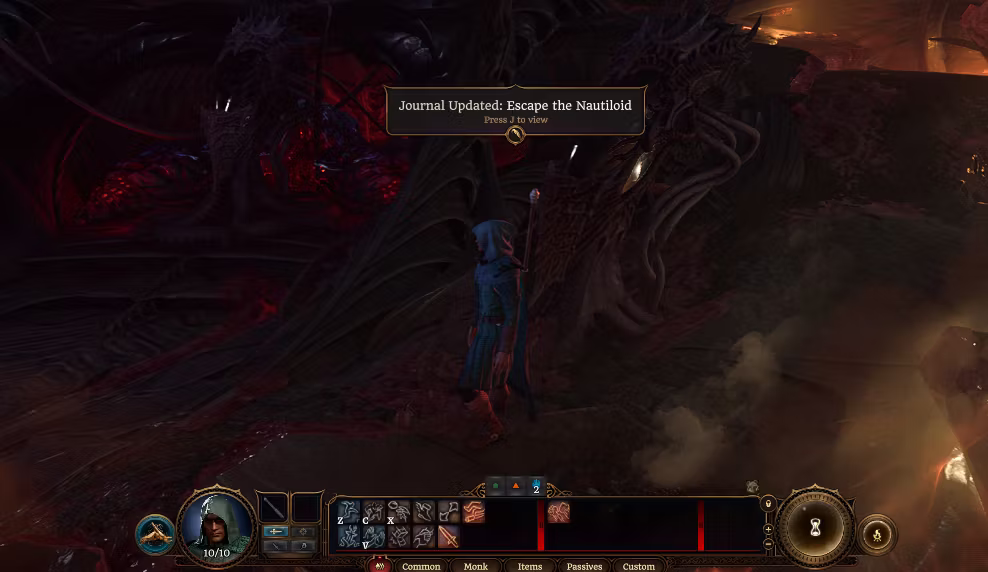The height and width of the screenshot is (572, 988).
Task: Activate the ability bound to V
Action: pos(374,537)
